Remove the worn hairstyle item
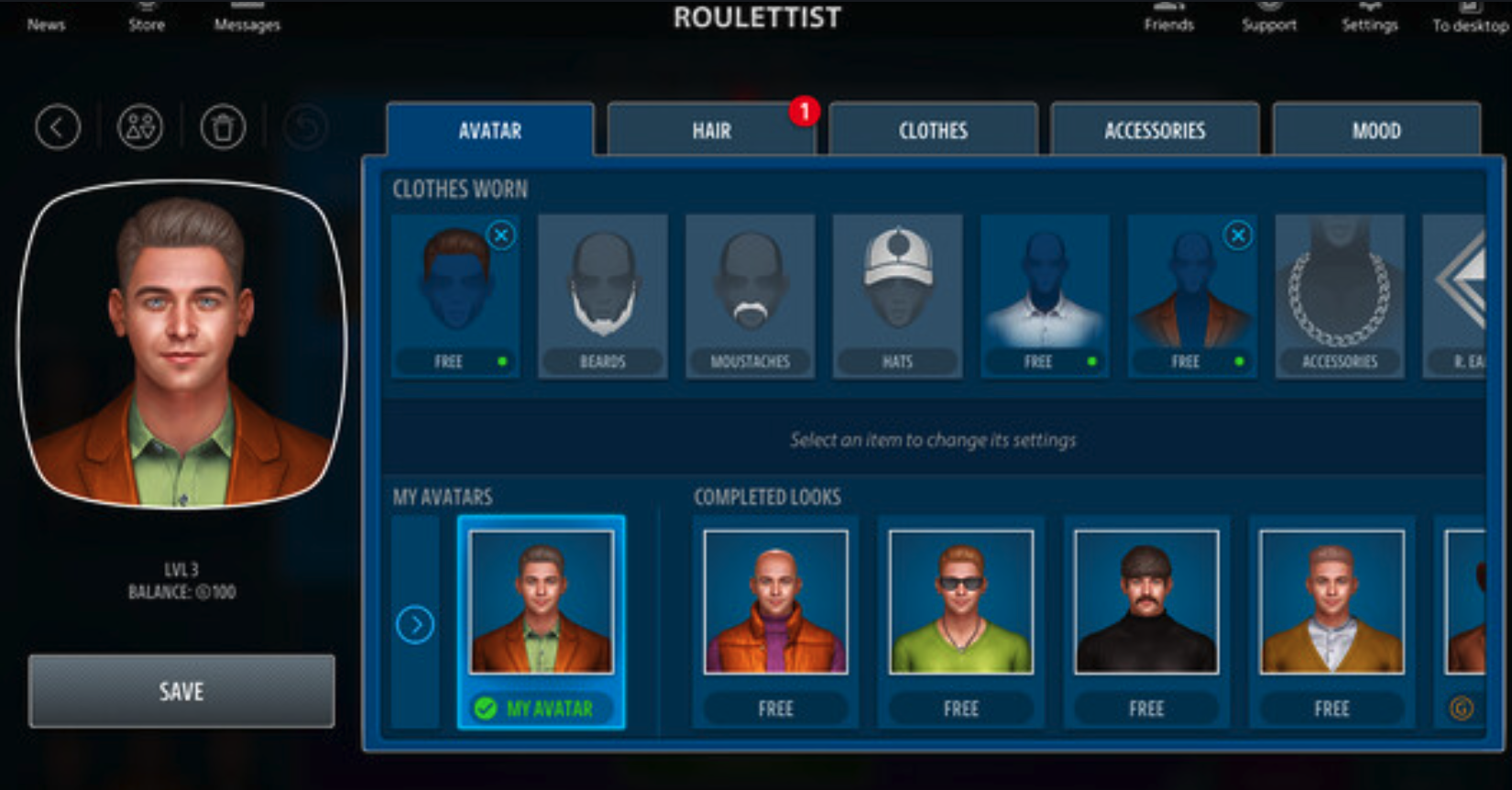 click(501, 236)
